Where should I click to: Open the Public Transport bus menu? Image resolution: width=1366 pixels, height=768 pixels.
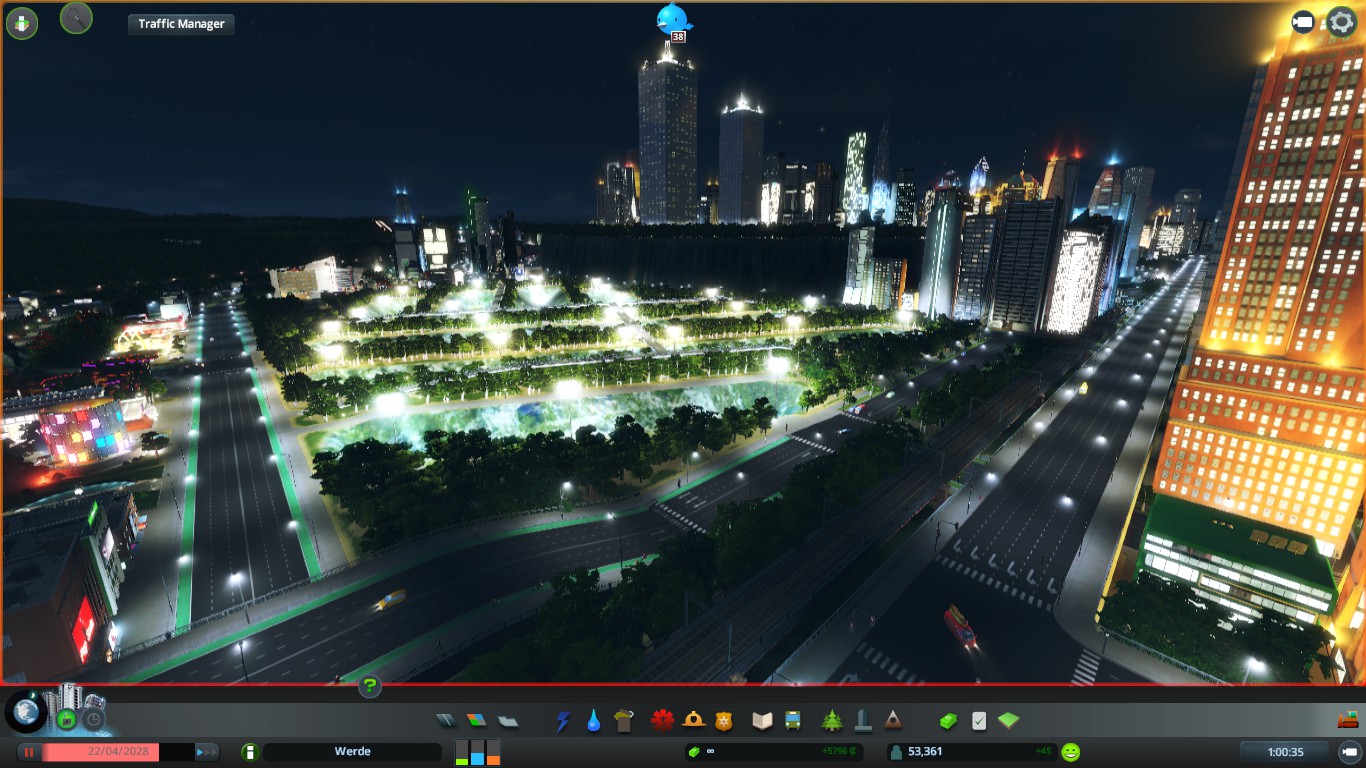pos(793,720)
